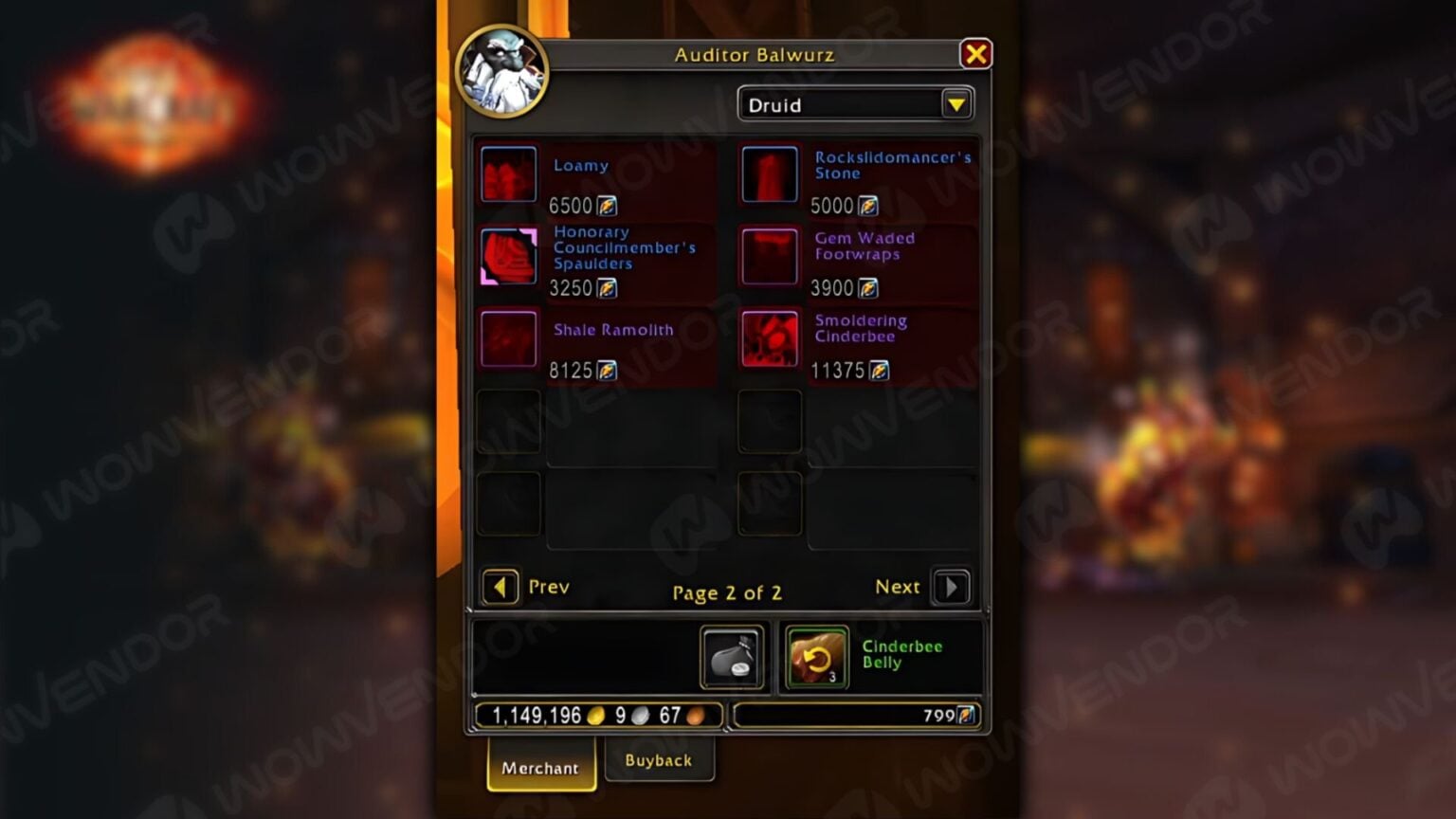Go back using the Prev arrow button
This screenshot has width=1456, height=819.
tap(500, 587)
